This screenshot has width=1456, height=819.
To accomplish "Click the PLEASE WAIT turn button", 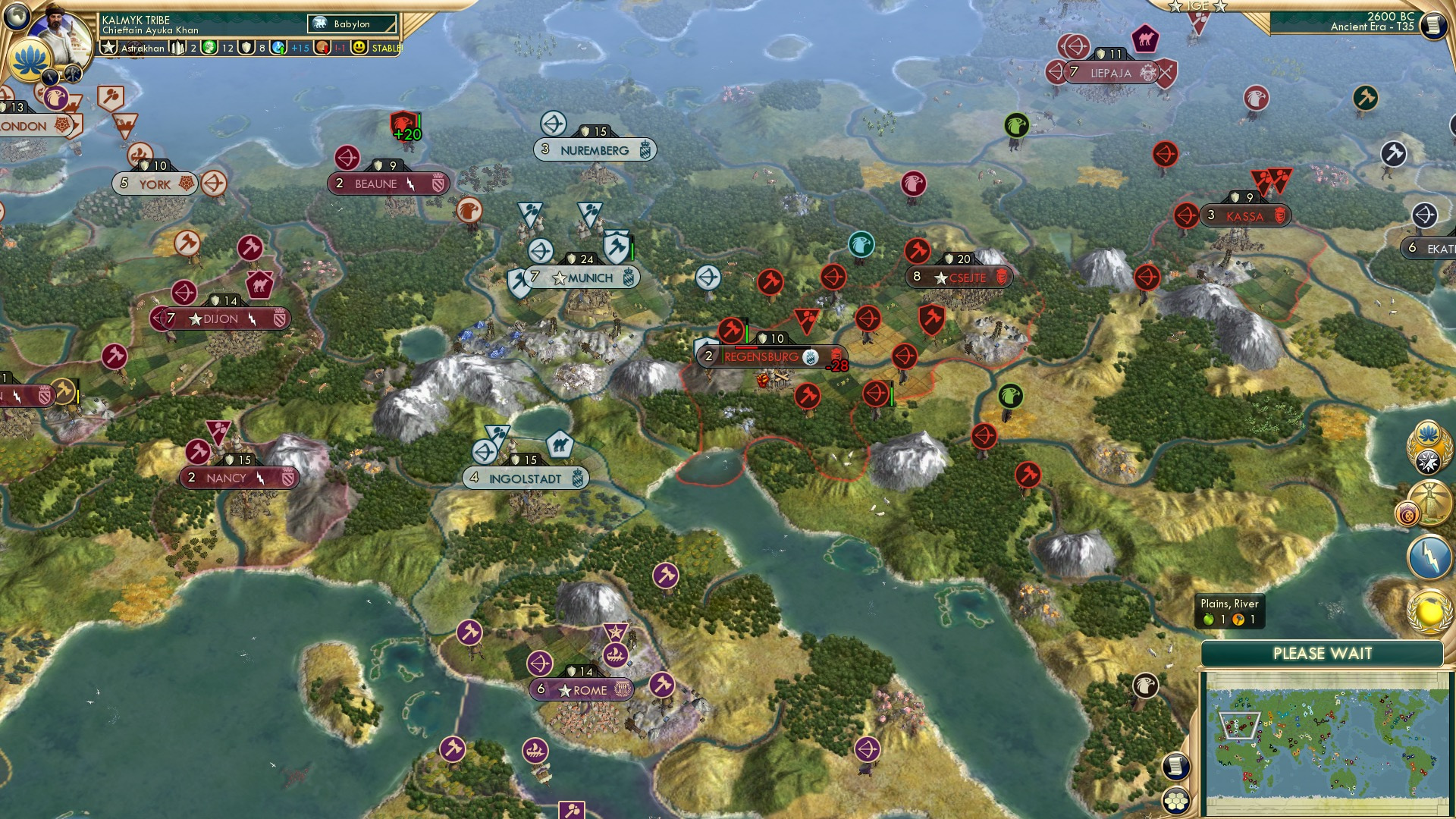I will tap(1323, 652).
